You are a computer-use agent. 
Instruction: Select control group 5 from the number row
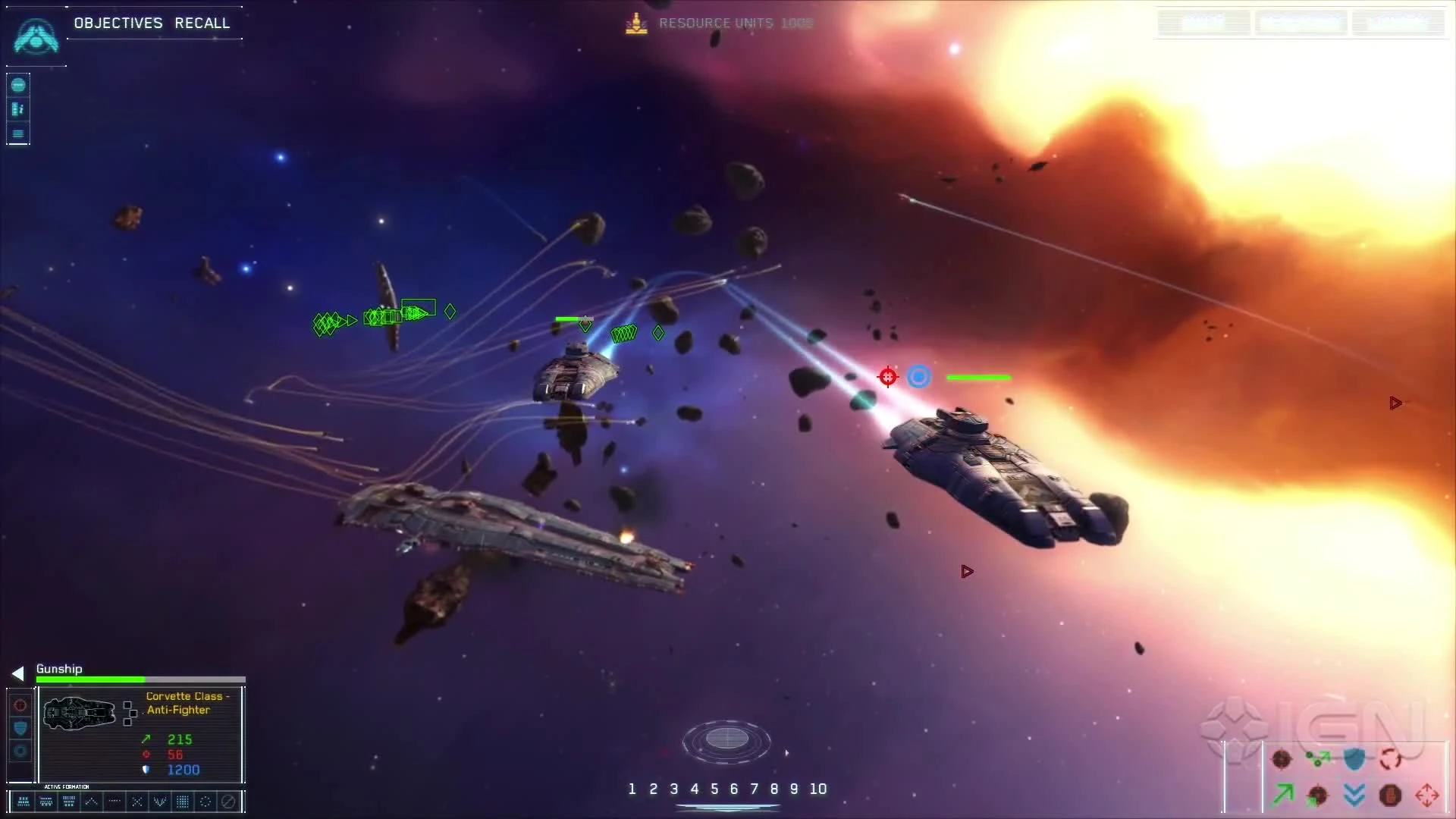pyautogui.click(x=715, y=789)
